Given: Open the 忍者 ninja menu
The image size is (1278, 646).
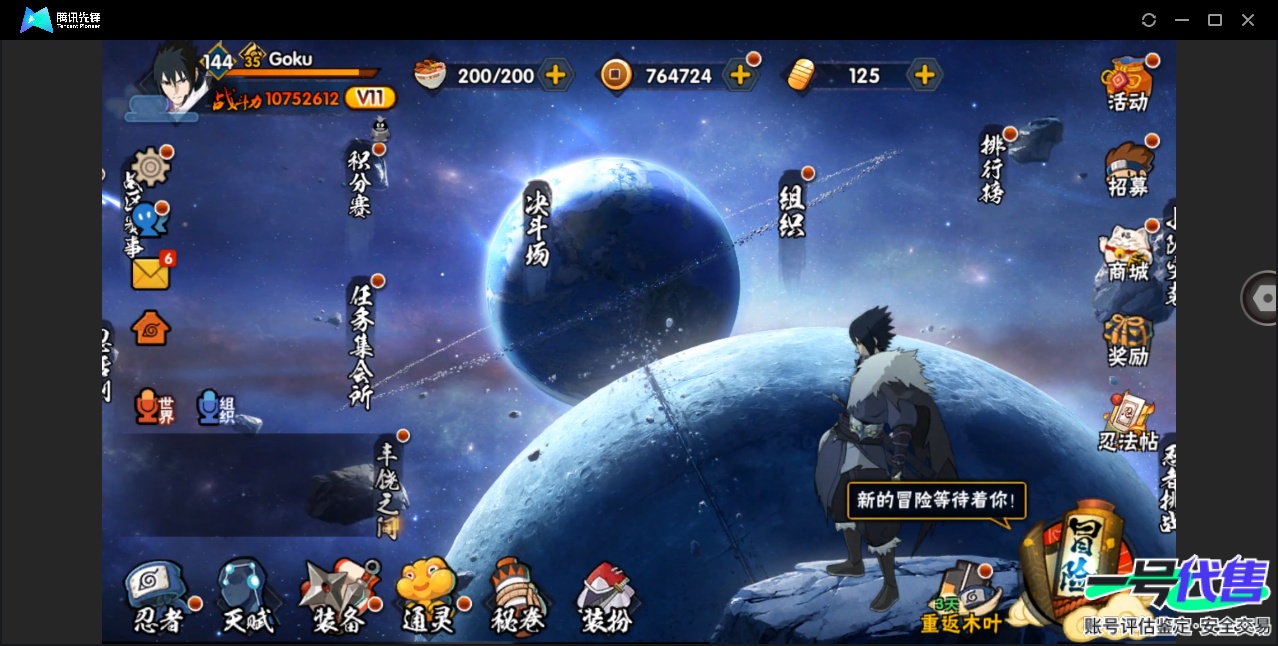Looking at the screenshot, I should [x=159, y=598].
